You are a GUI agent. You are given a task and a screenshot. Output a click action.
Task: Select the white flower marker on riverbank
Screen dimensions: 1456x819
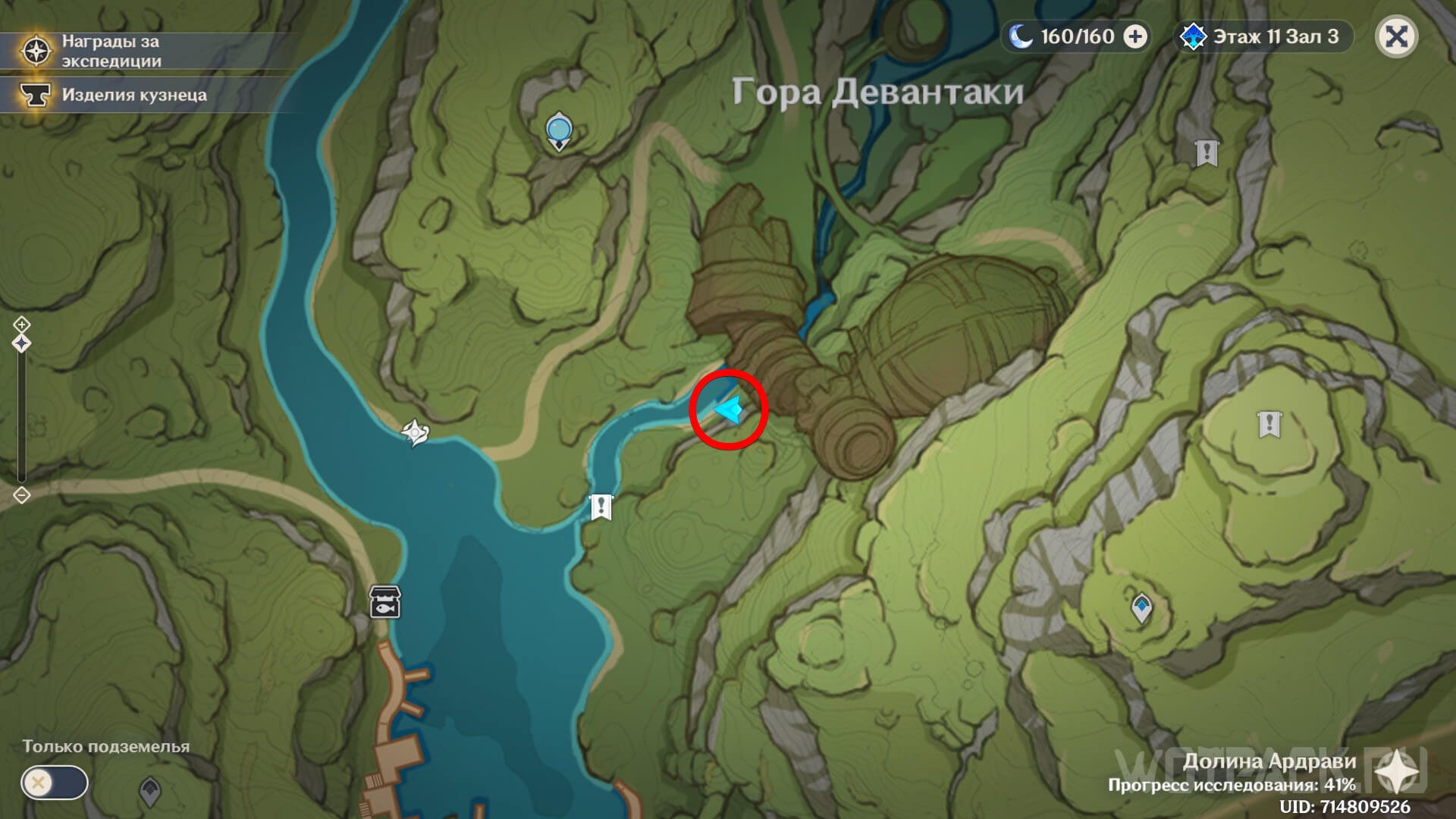pyautogui.click(x=415, y=433)
